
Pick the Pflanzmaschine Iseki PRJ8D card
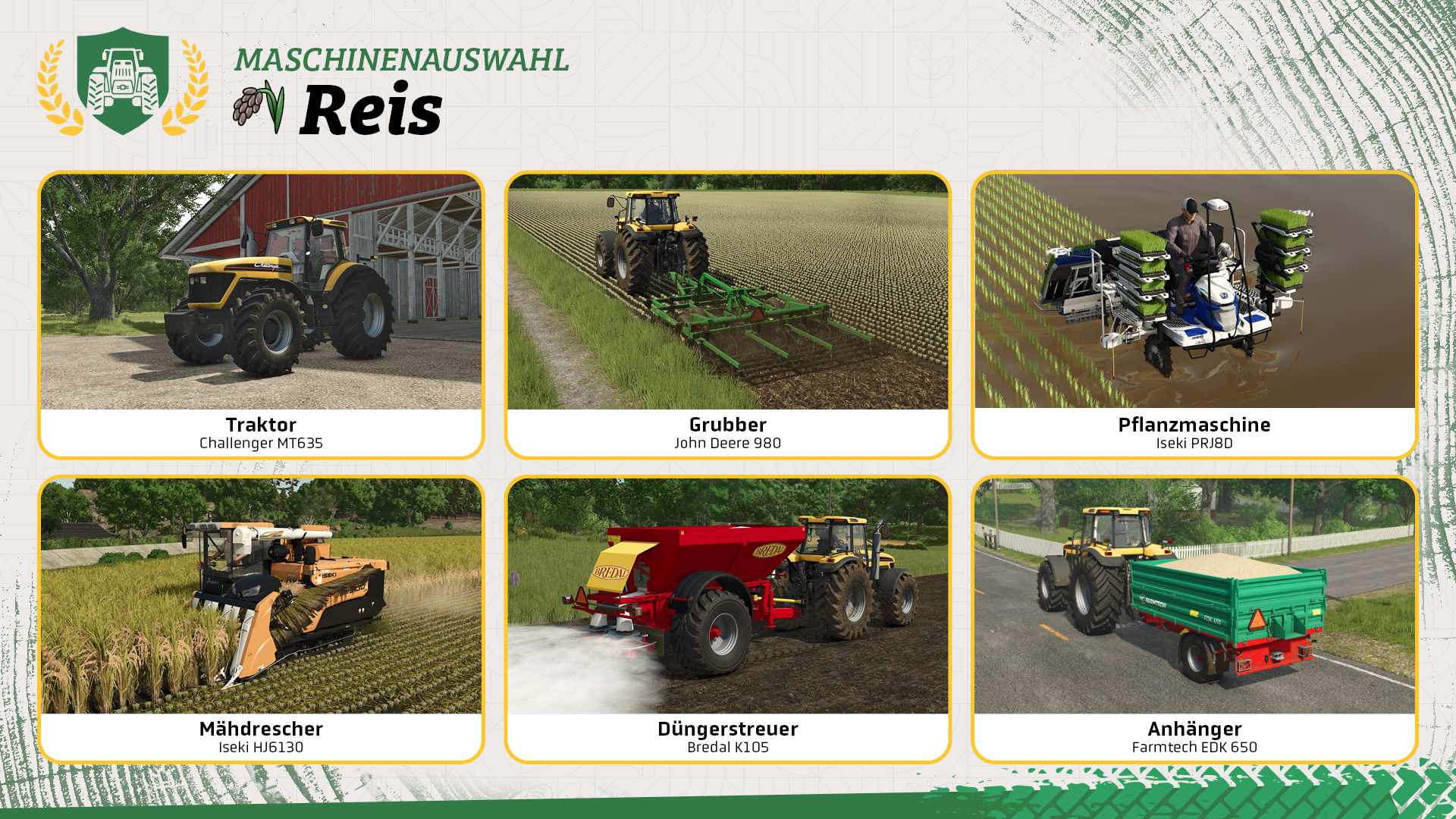pyautogui.click(x=1194, y=315)
